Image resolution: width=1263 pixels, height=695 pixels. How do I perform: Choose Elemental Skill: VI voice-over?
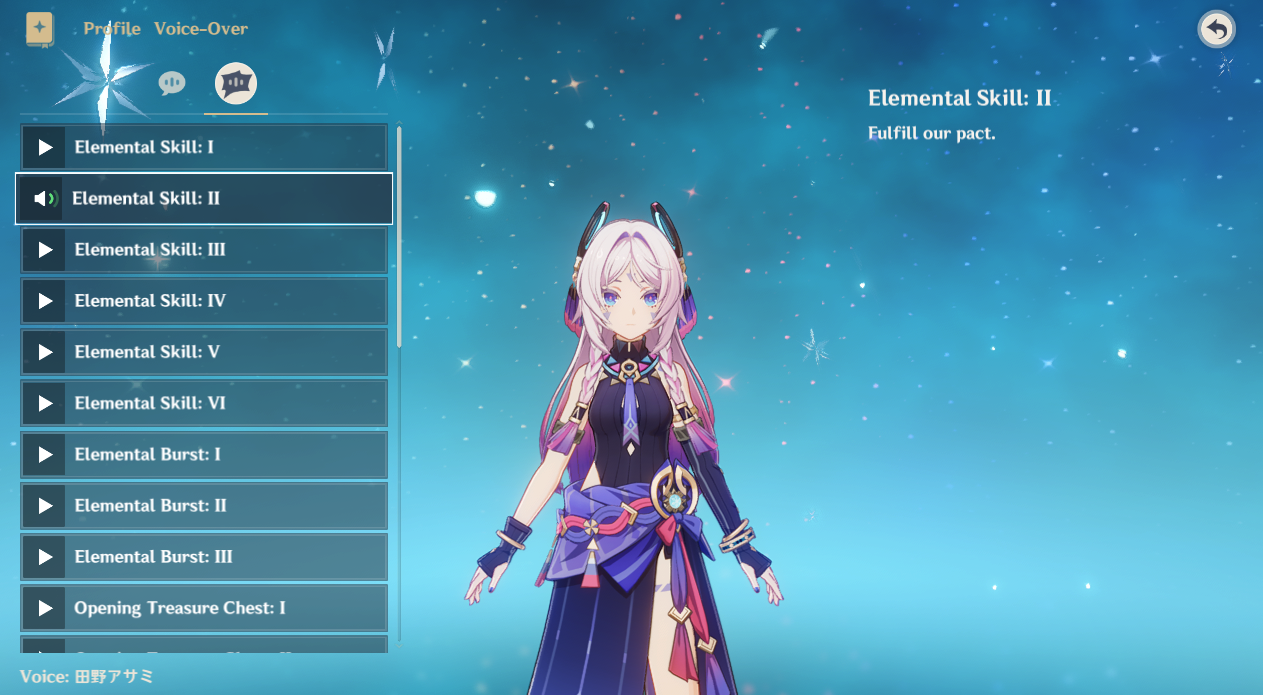tap(204, 403)
